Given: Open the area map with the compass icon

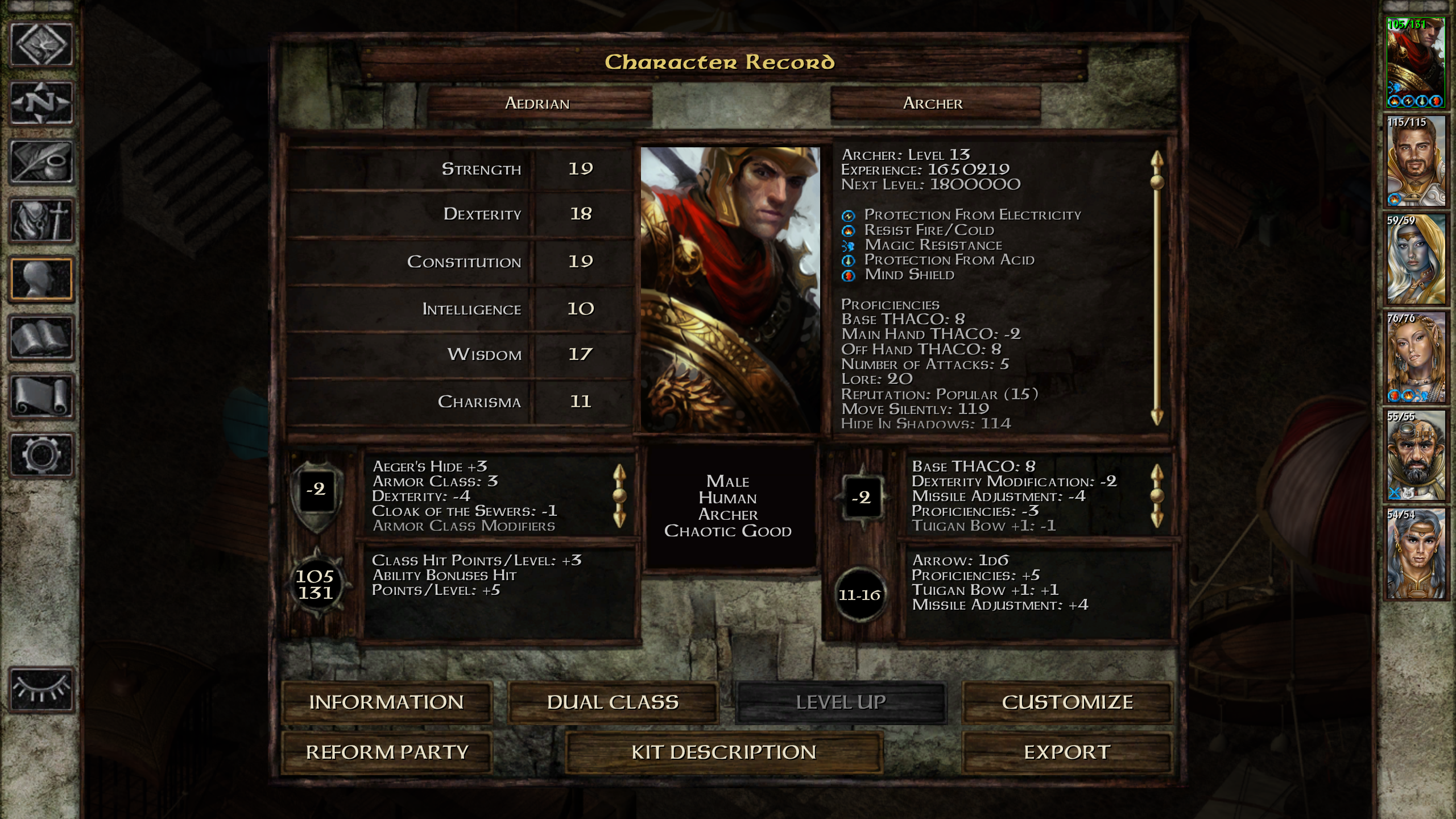Looking at the screenshot, I should pyautogui.click(x=42, y=104).
